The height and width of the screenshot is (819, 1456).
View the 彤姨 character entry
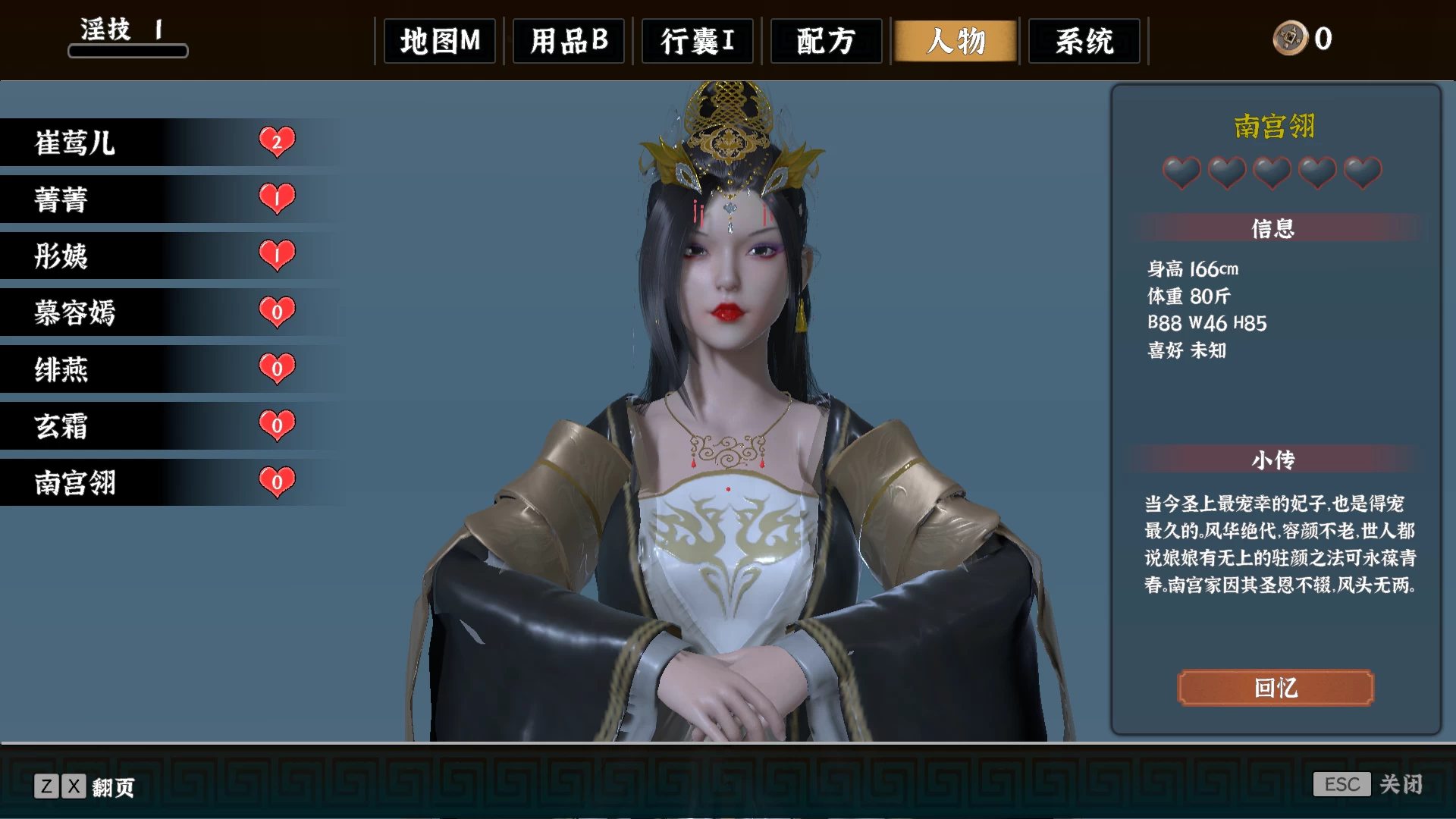[152, 256]
